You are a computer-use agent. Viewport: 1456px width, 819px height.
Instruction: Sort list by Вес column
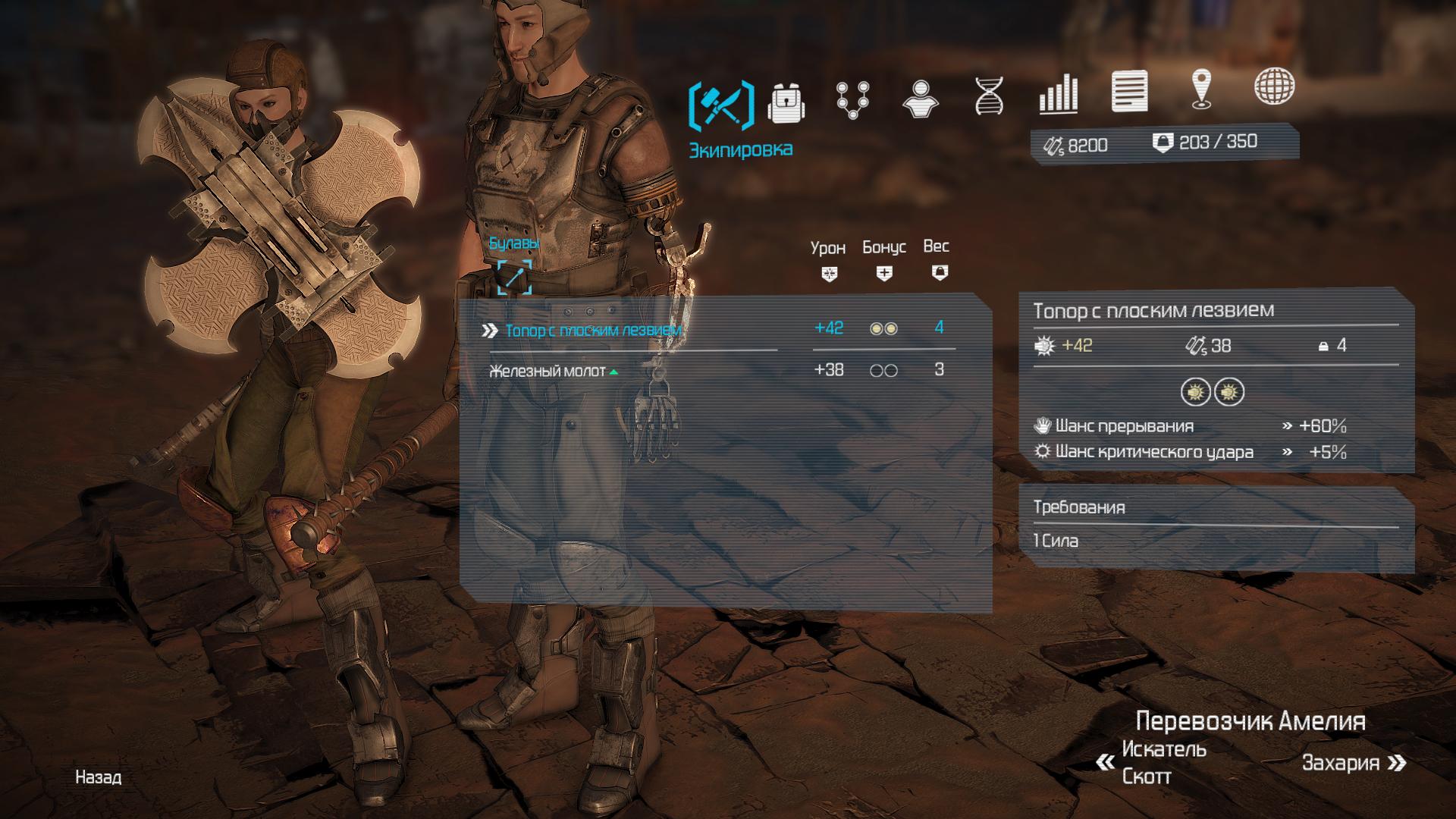pyautogui.click(x=938, y=259)
